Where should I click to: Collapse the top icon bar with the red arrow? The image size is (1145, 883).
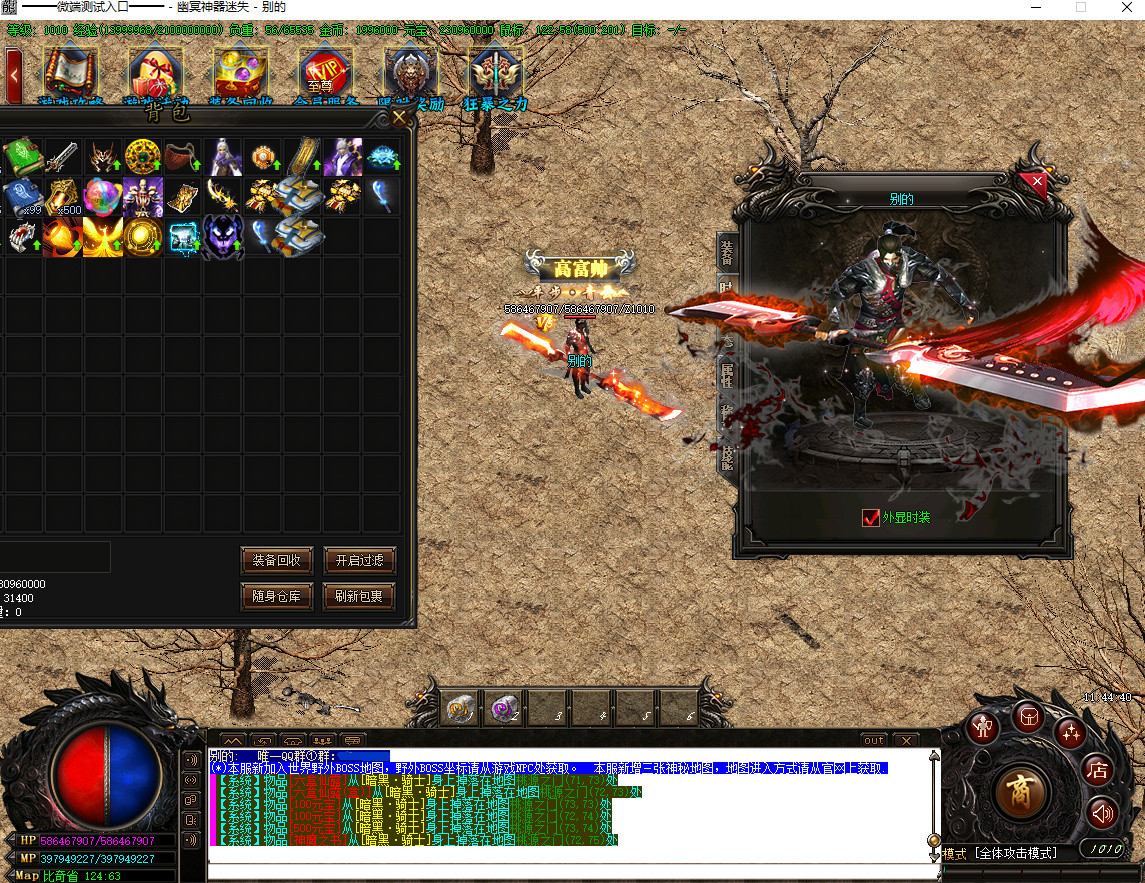[14, 72]
